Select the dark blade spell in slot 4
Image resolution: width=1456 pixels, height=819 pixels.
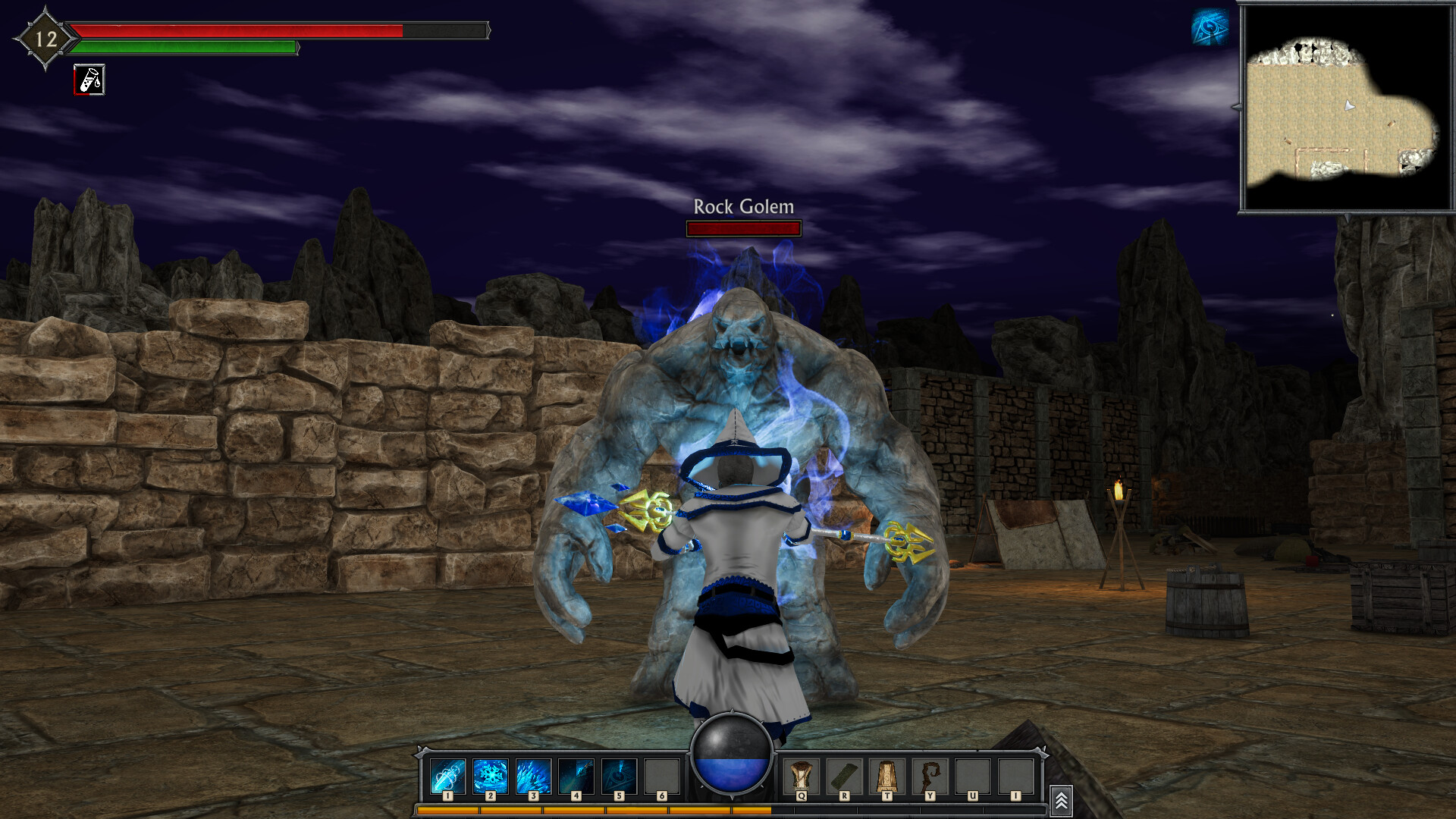(x=577, y=773)
